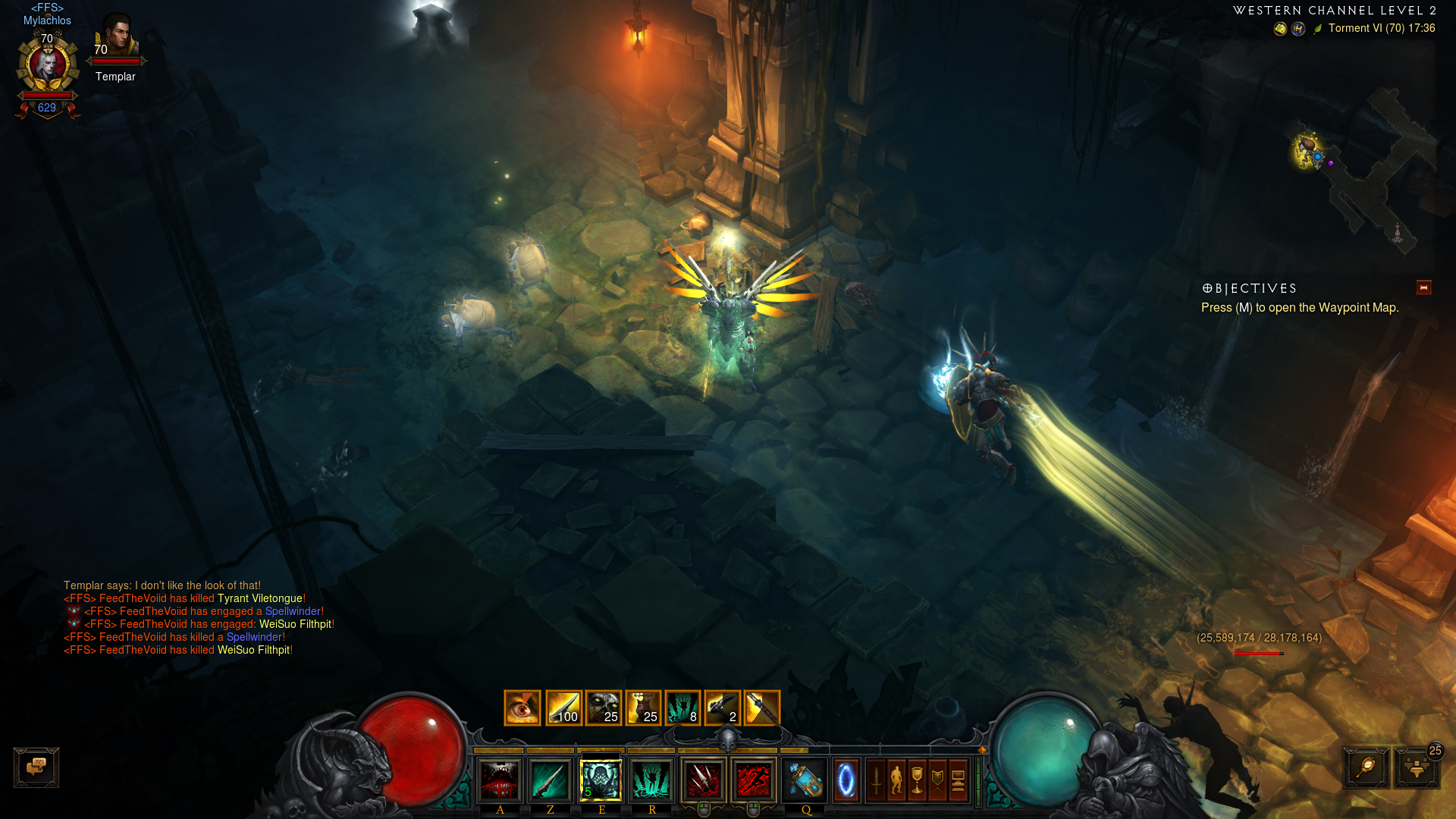Inspect the red eye buff icon
1456x819 pixels.
pyautogui.click(x=522, y=708)
